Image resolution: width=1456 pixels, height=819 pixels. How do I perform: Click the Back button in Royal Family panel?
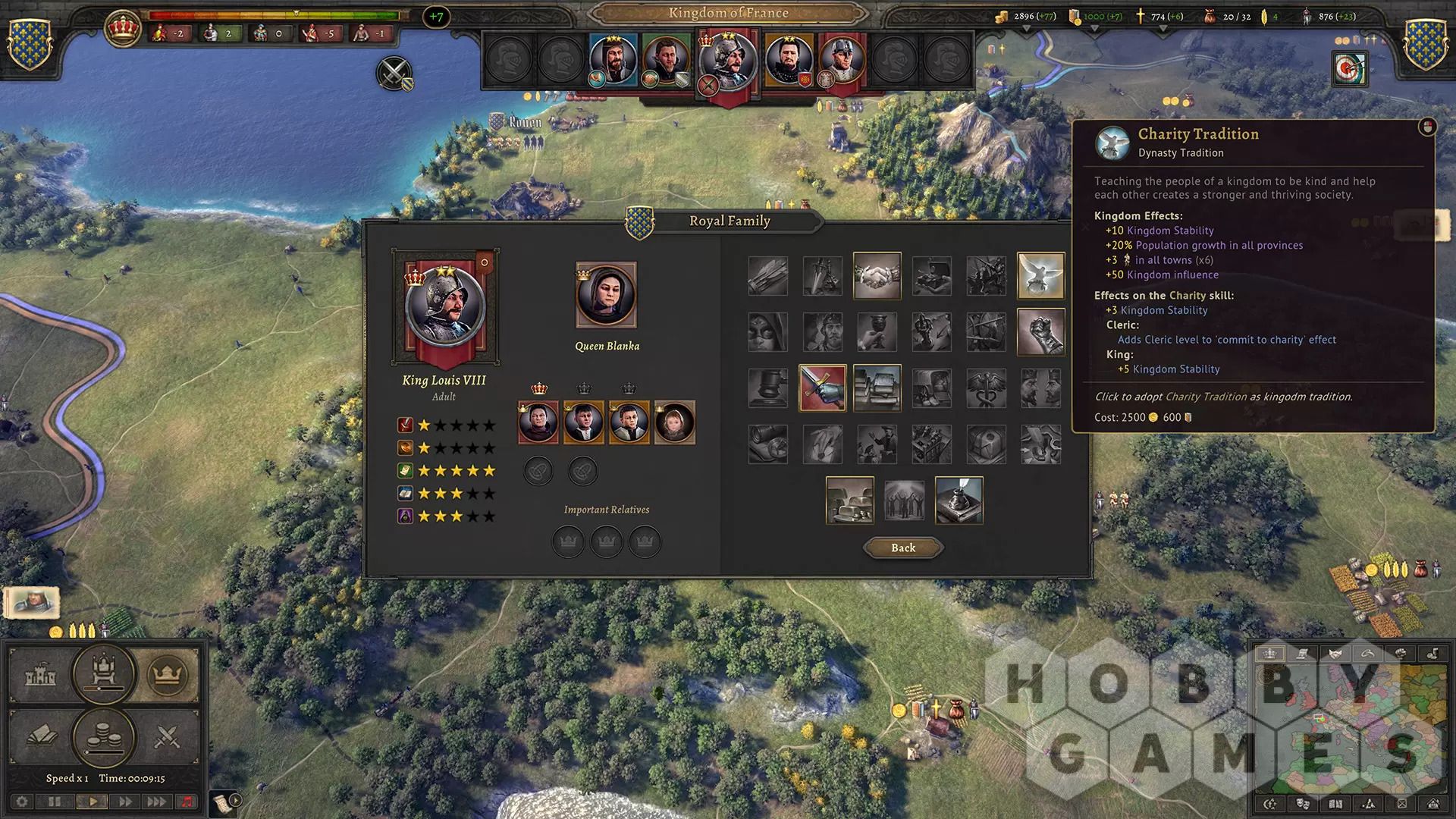click(903, 548)
